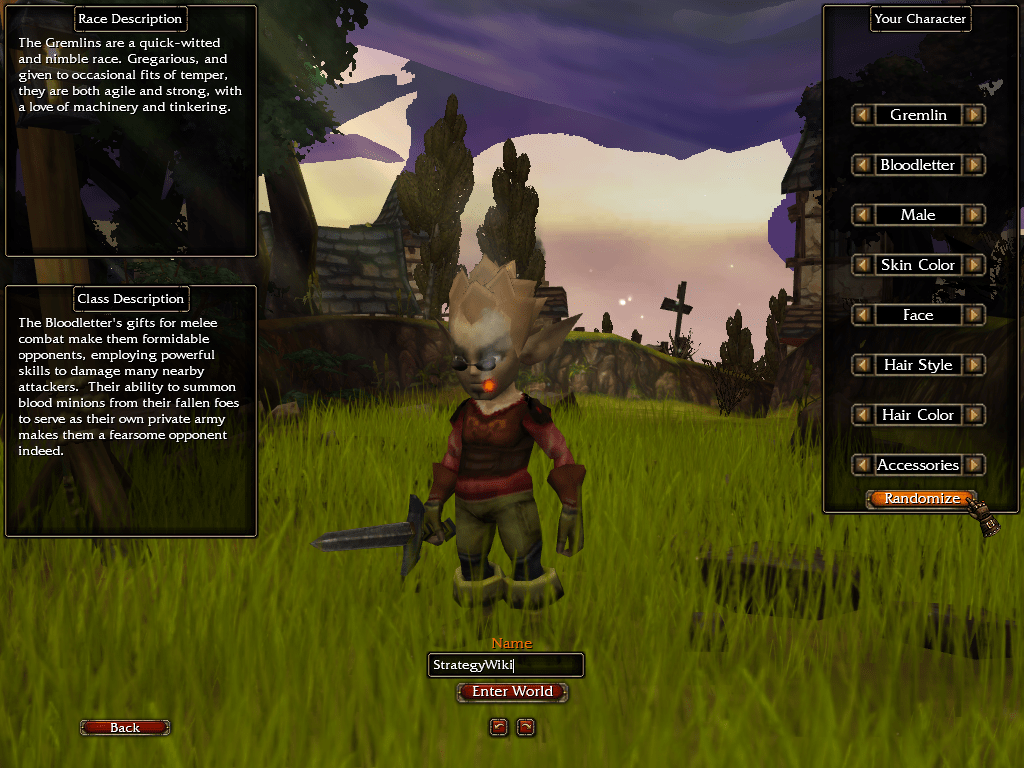Cycle to the next Skin Color
The height and width of the screenshot is (768, 1024).
tap(975, 265)
